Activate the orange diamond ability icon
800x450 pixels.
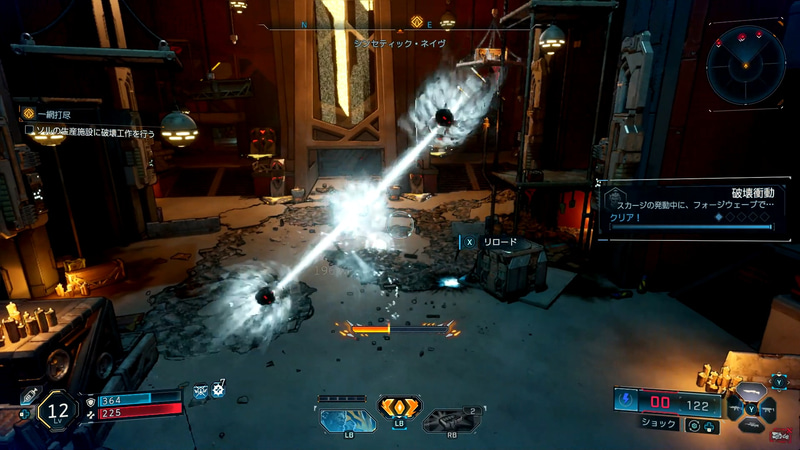(398, 408)
